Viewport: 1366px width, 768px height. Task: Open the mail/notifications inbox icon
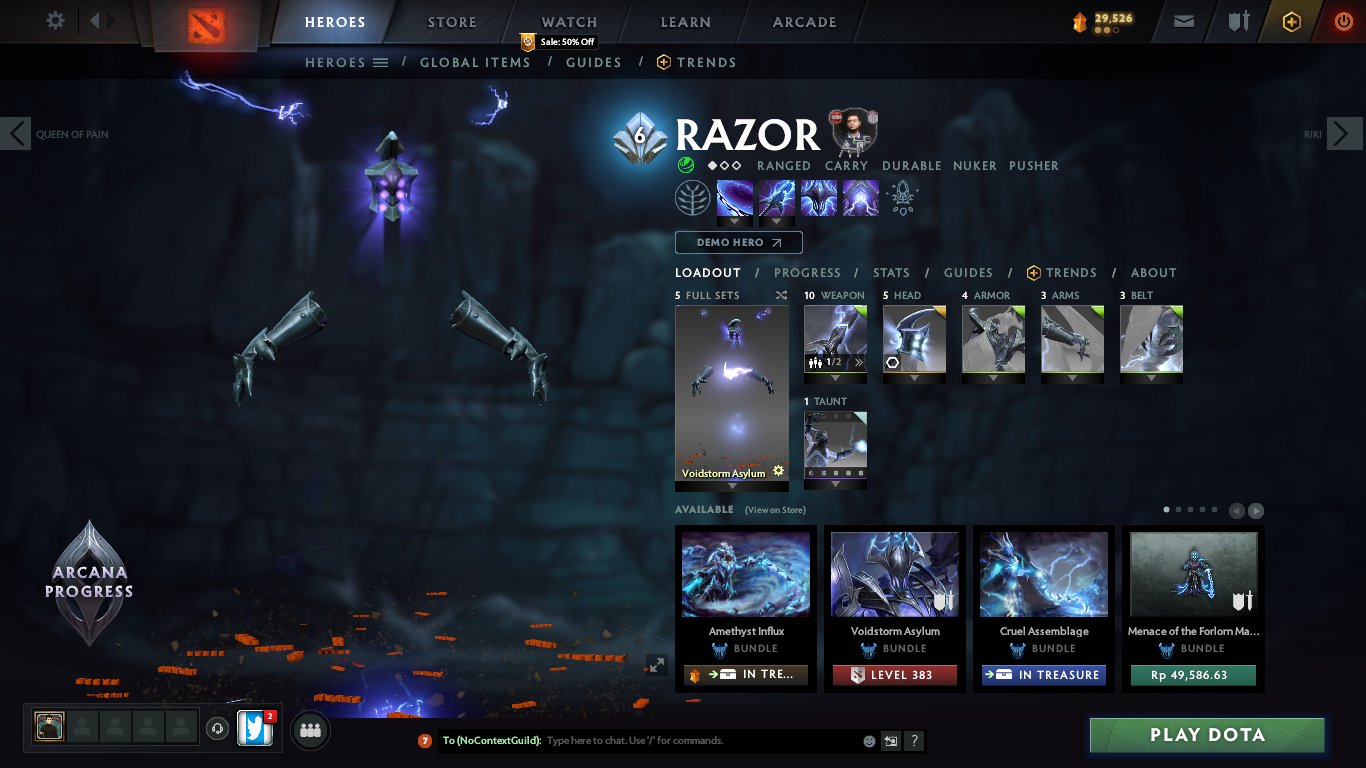pyautogui.click(x=1183, y=20)
